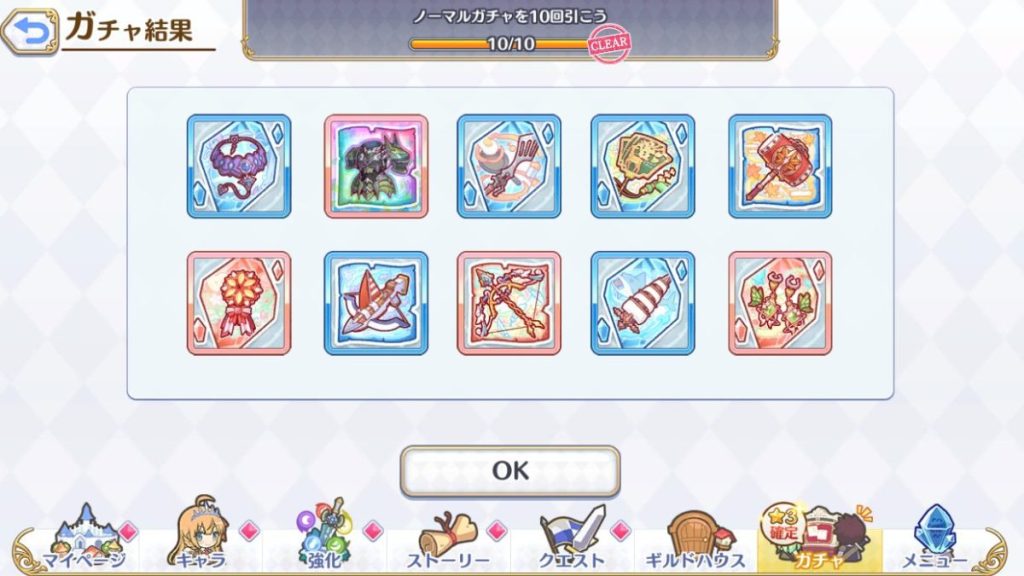The image size is (1024, 576).
Task: Select the ornate hammer item
Action: tap(780, 166)
